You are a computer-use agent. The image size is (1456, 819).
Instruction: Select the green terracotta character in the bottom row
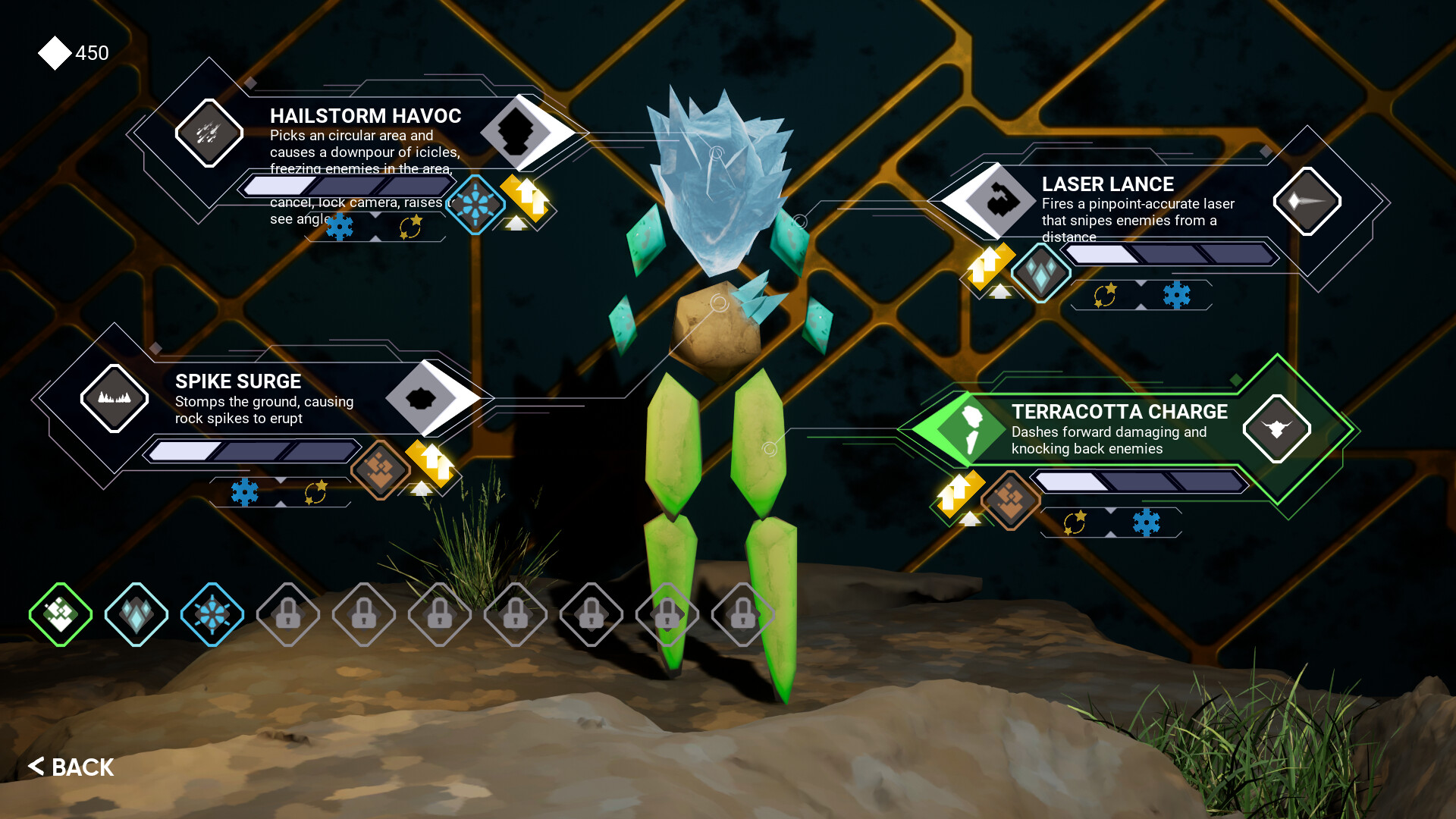[59, 615]
